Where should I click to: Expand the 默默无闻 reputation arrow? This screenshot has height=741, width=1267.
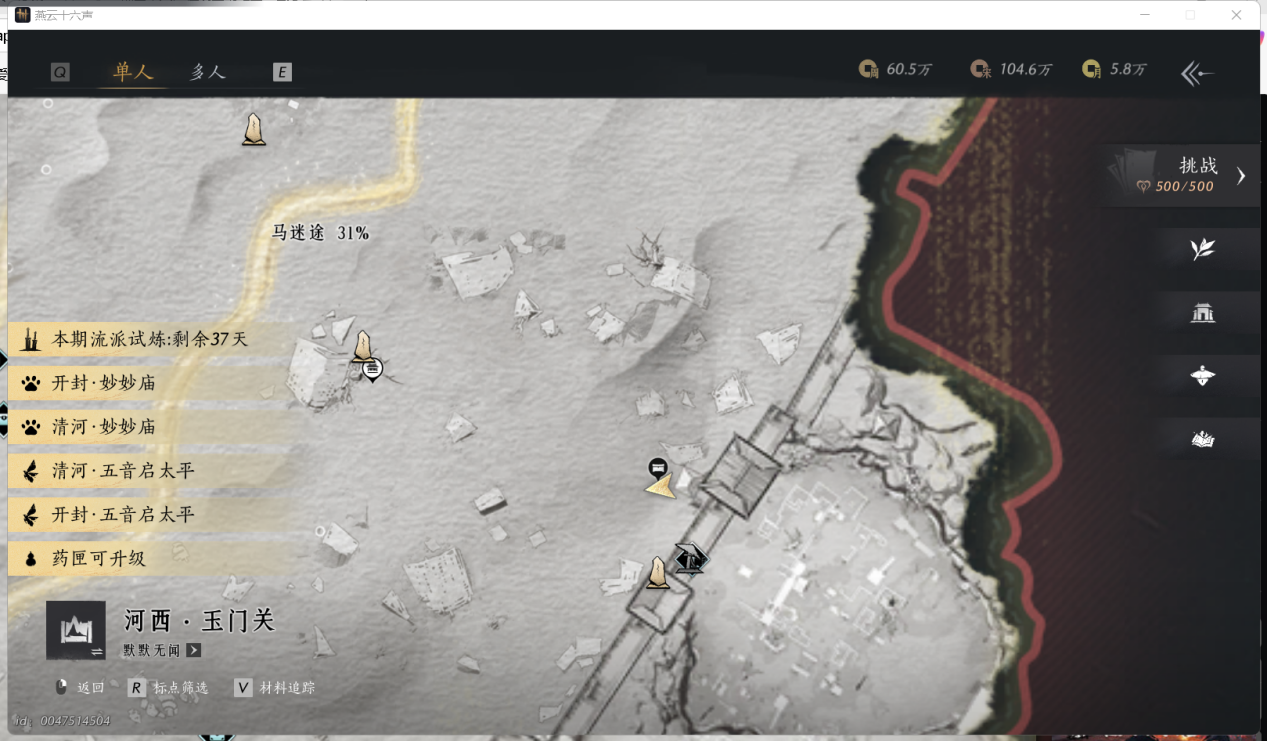pos(194,650)
